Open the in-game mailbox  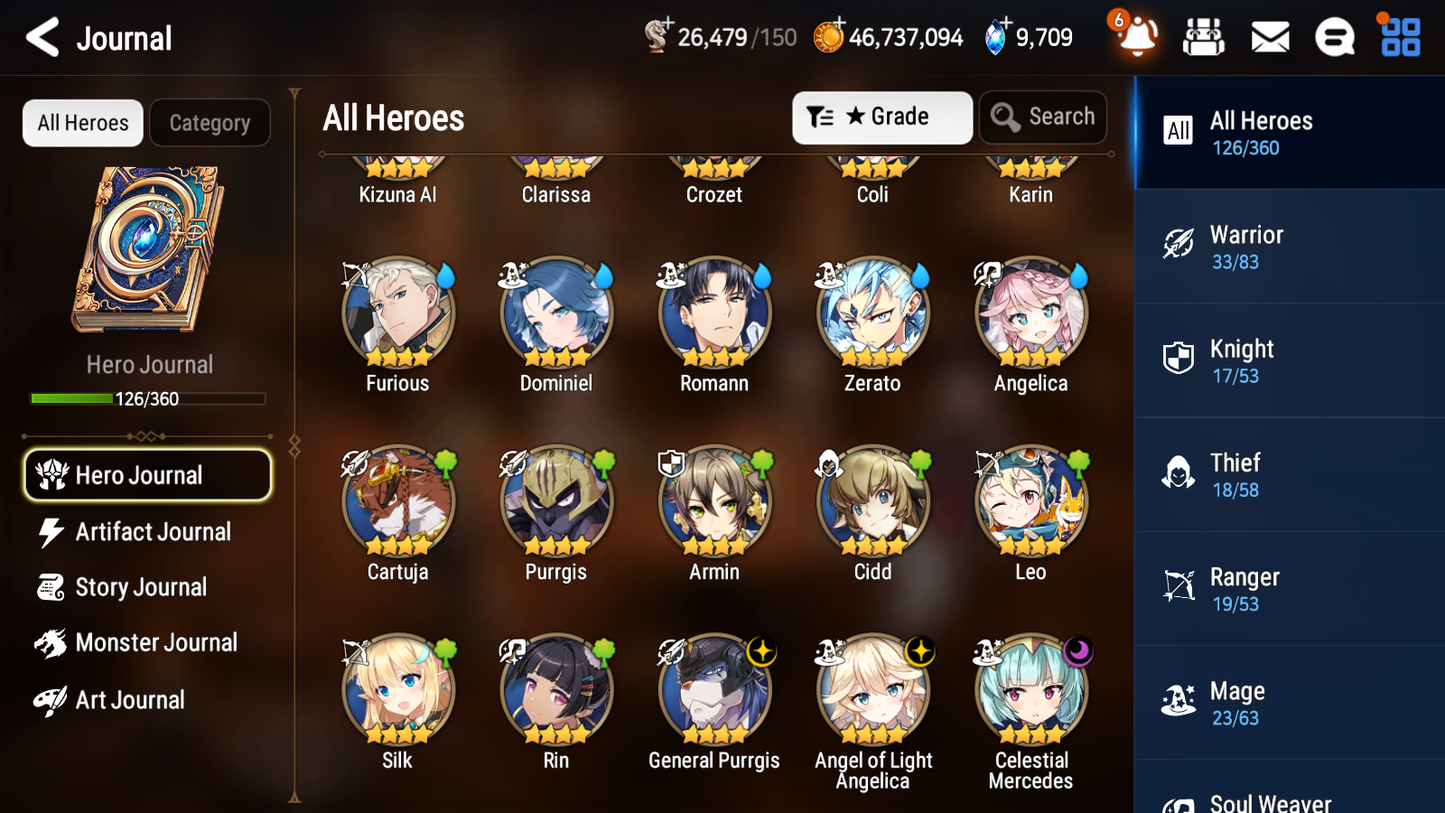pos(1269,35)
